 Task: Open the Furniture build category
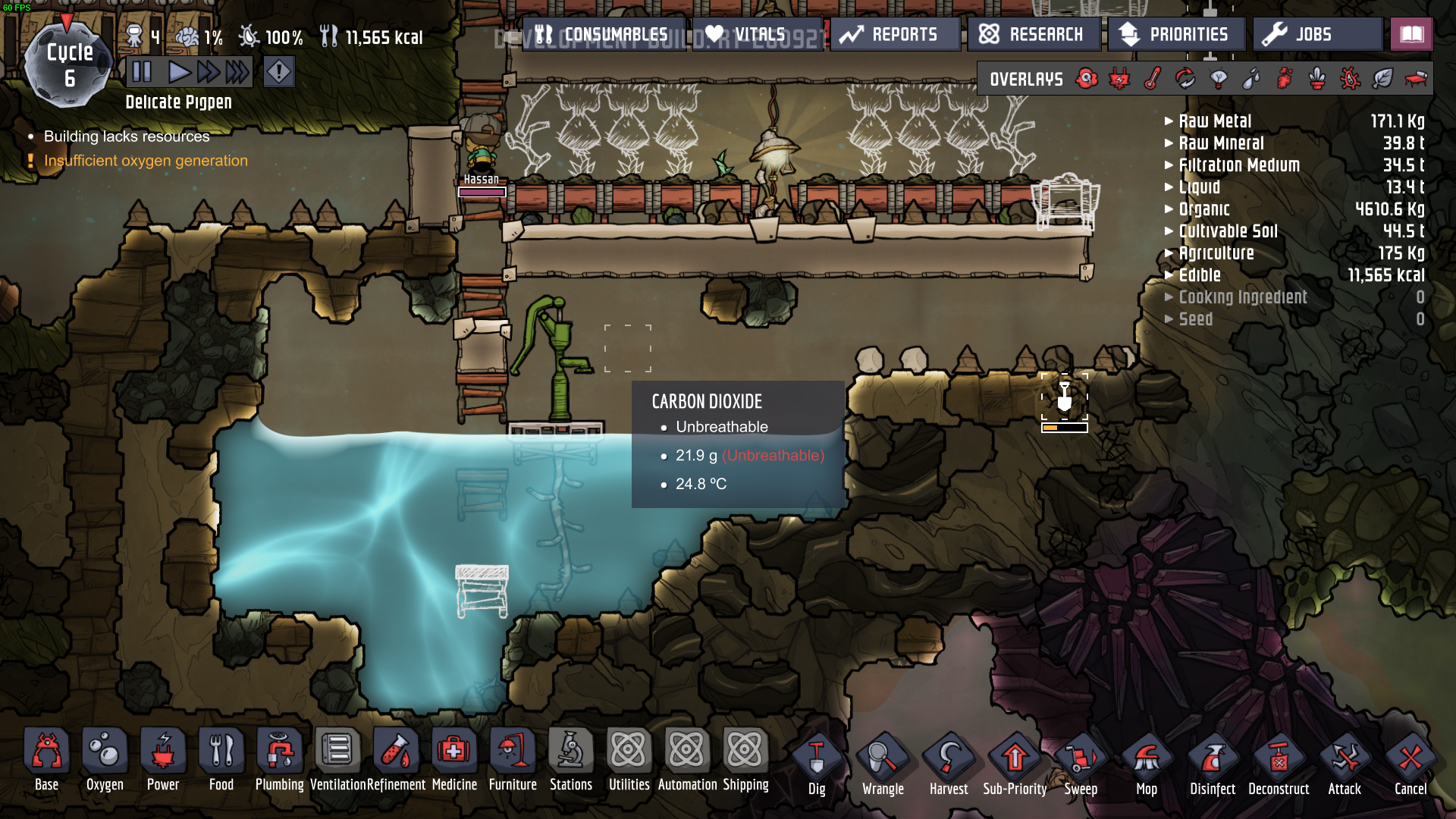tap(513, 760)
